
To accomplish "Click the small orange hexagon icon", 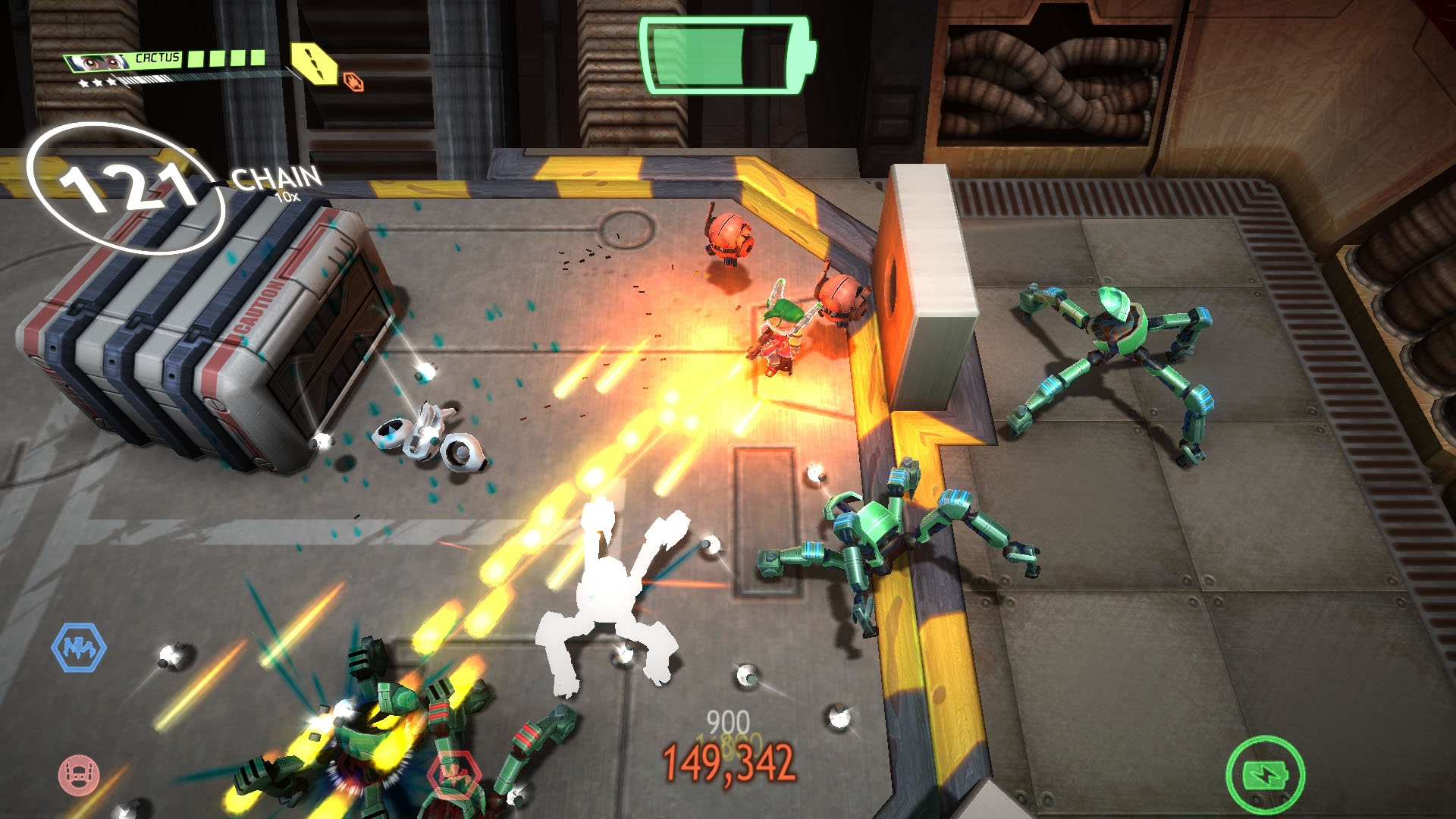I will 353,81.
